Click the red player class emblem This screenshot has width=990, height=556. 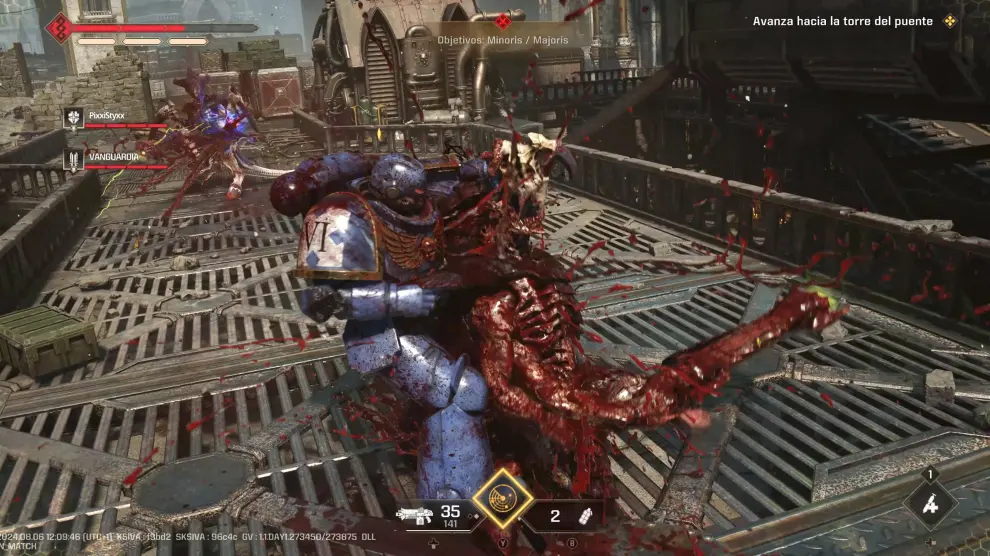[x=58, y=26]
